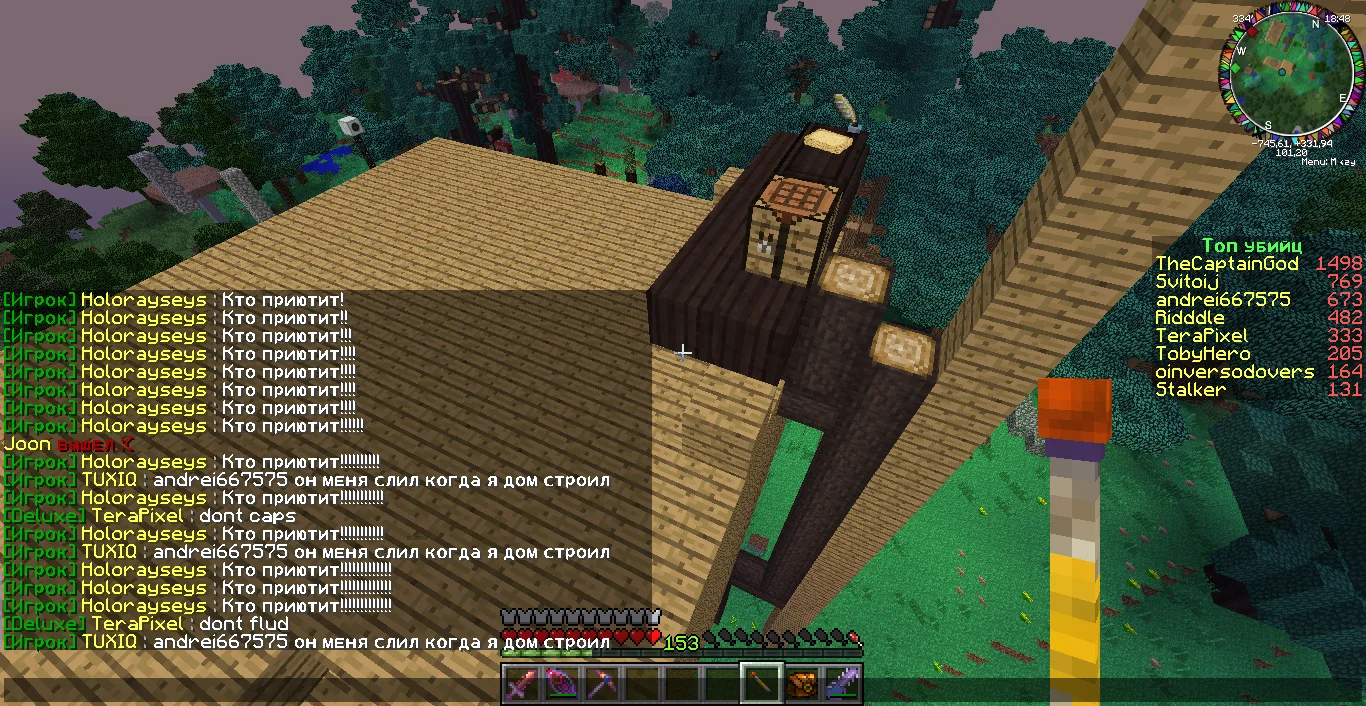Select the lavender blade in the last hotbar slot
This screenshot has width=1366, height=706.
841,685
